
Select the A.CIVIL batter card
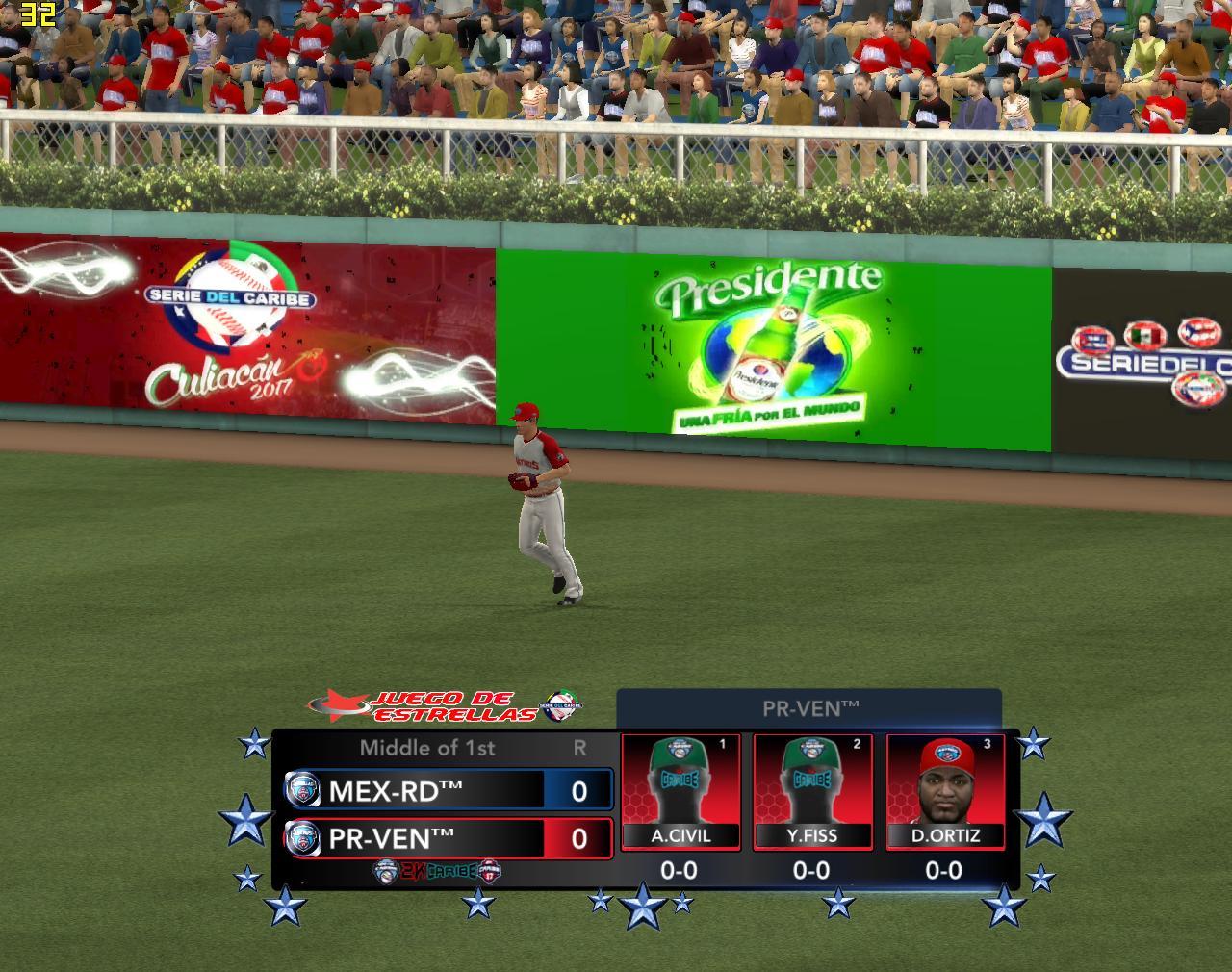pyautogui.click(x=680, y=792)
